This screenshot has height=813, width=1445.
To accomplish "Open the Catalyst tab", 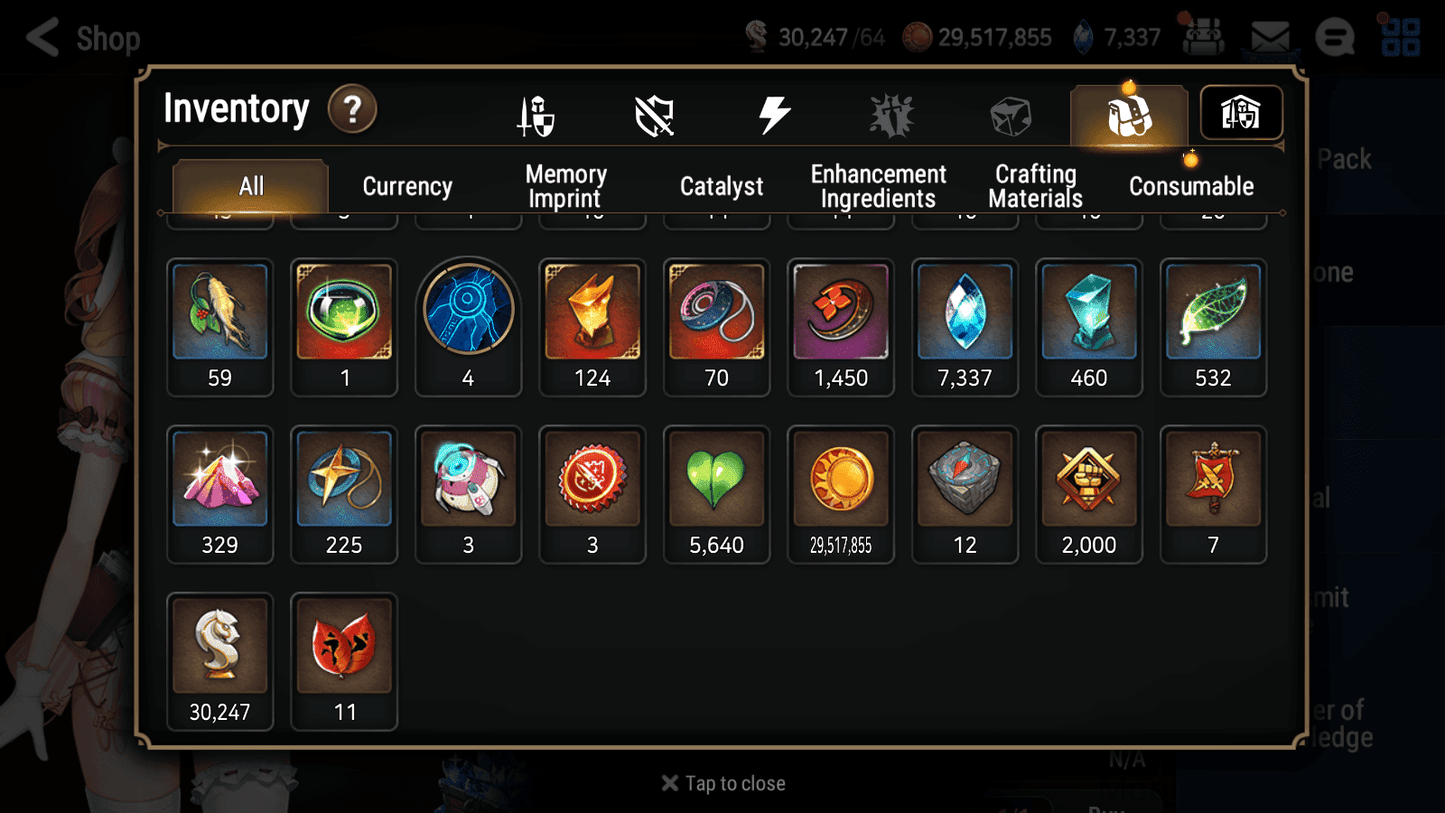I will coord(722,185).
